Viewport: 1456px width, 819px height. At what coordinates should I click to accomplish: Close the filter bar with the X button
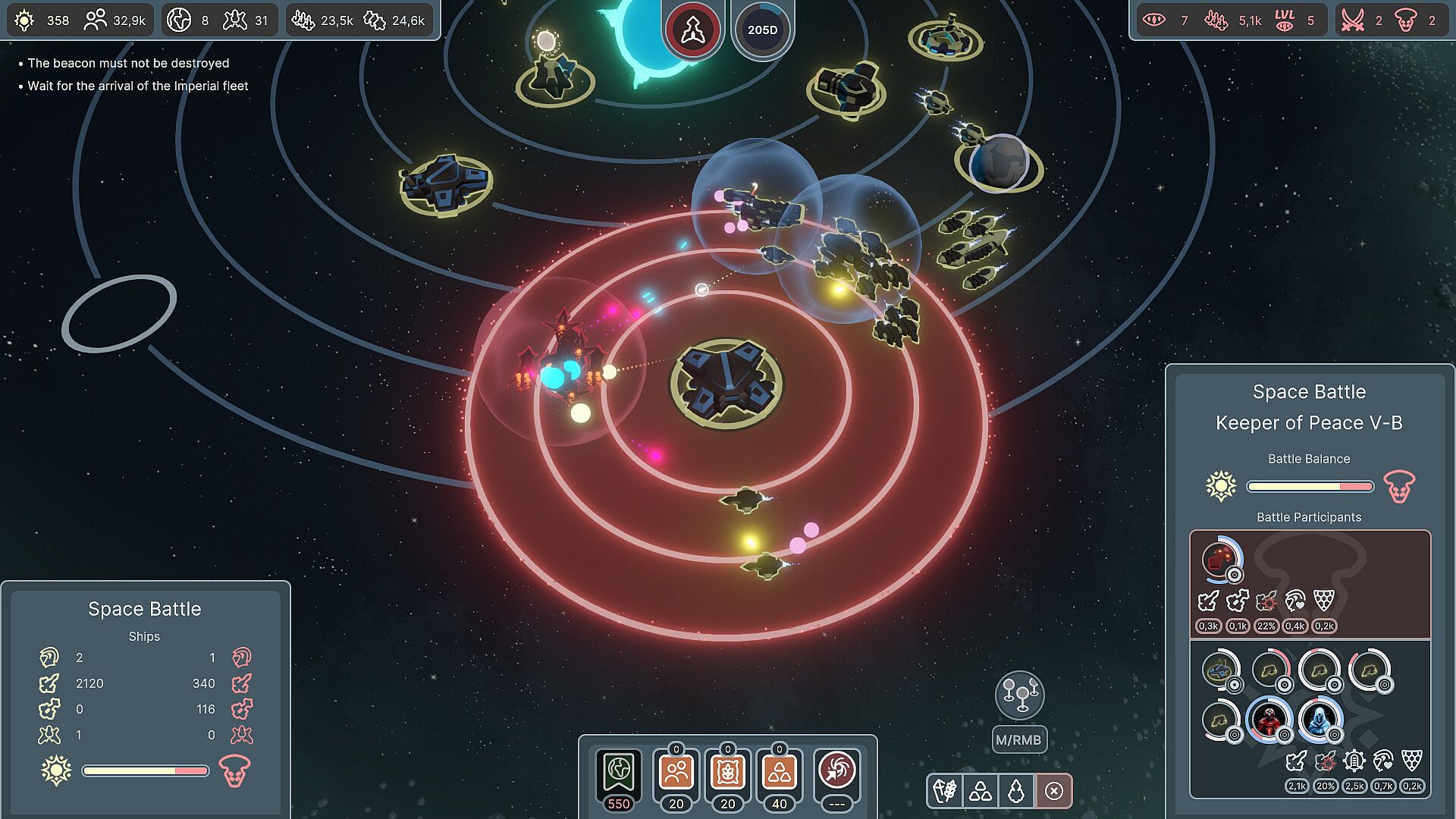click(x=1053, y=792)
